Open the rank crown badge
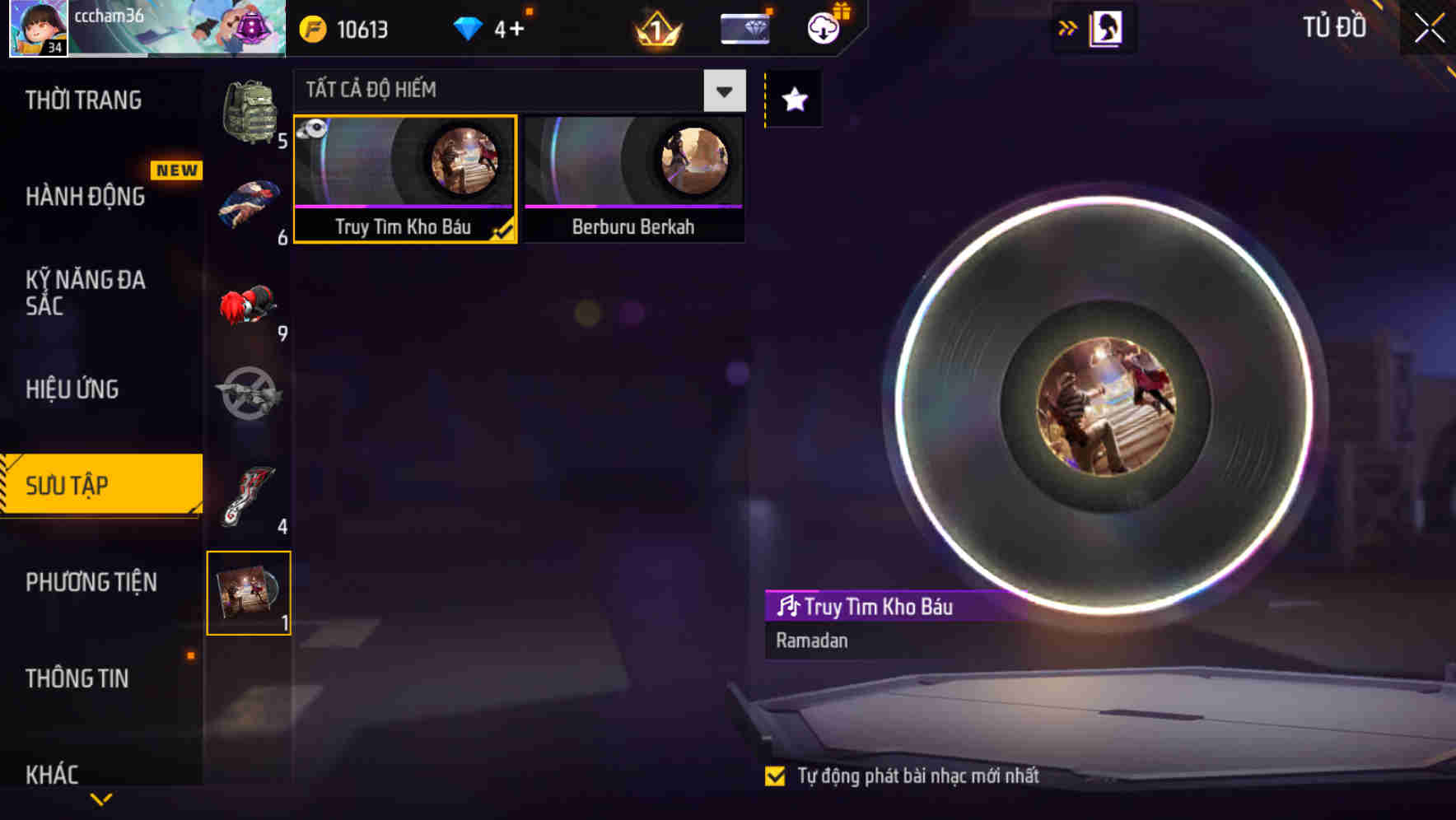Viewport: 1456px width, 820px height. [653, 27]
